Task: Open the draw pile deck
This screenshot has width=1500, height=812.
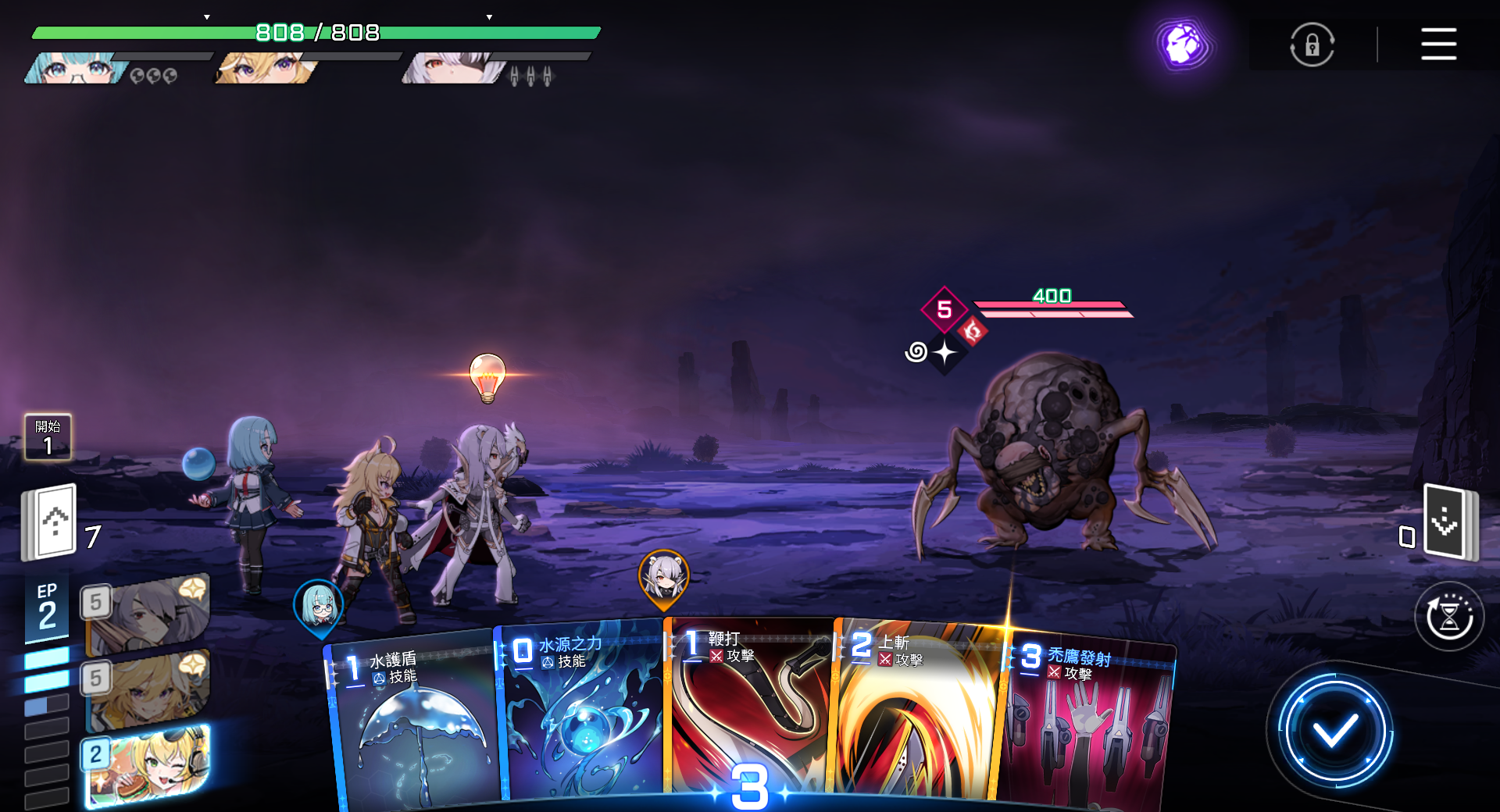Action: (x=51, y=522)
